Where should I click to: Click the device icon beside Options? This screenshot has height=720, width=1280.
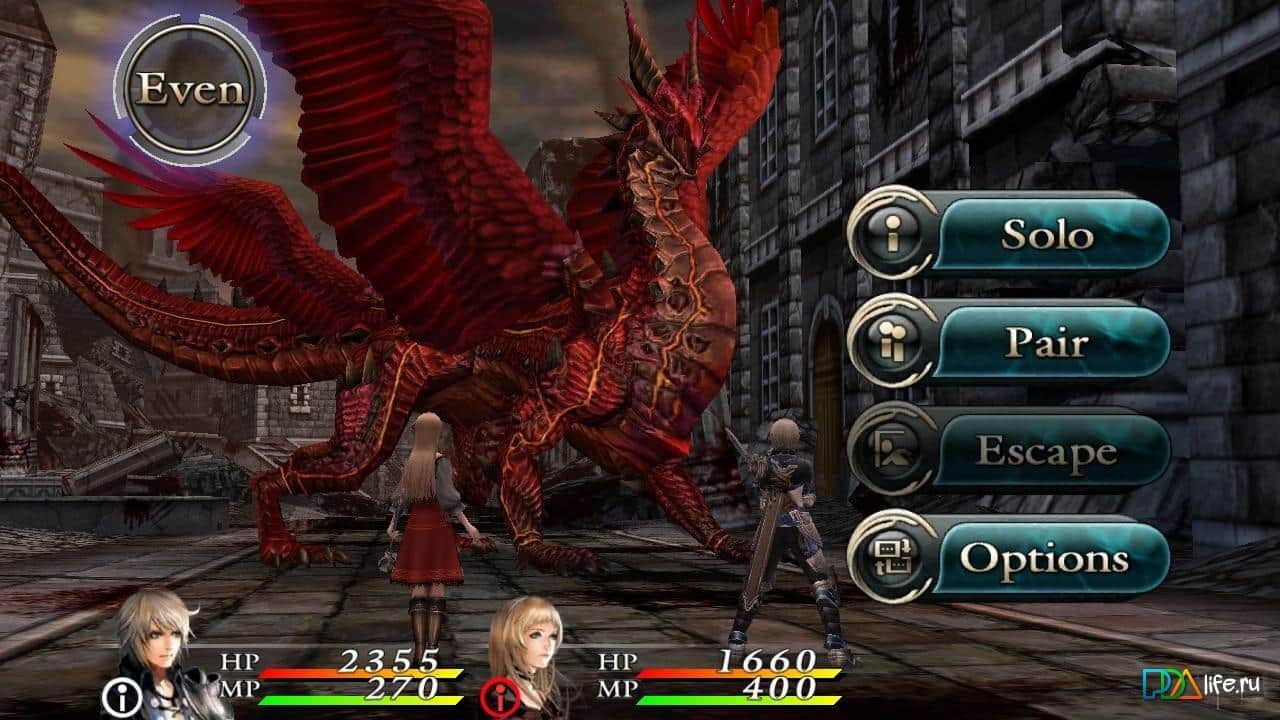[x=893, y=557]
